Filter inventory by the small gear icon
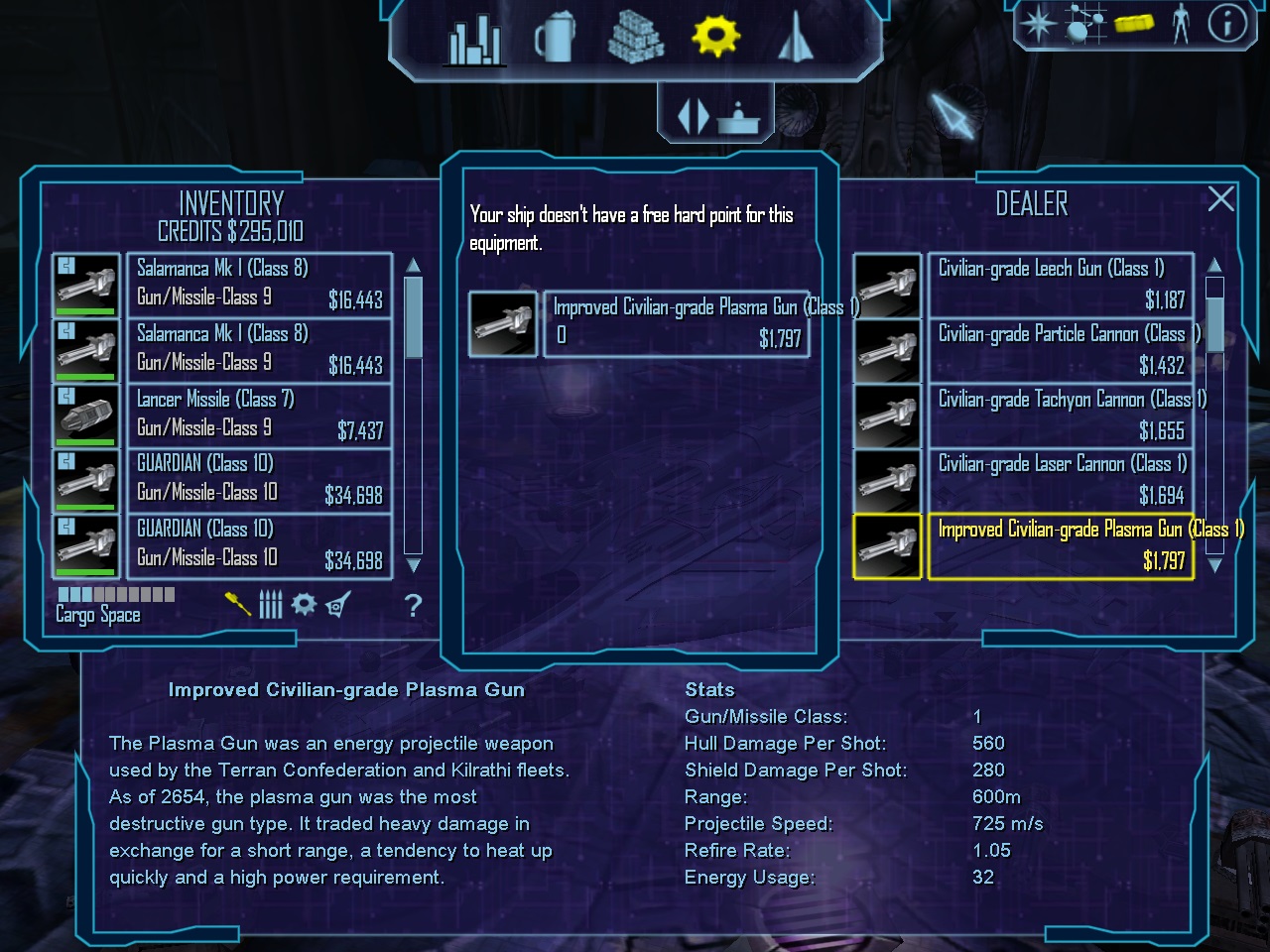1270x952 pixels. coord(304,604)
